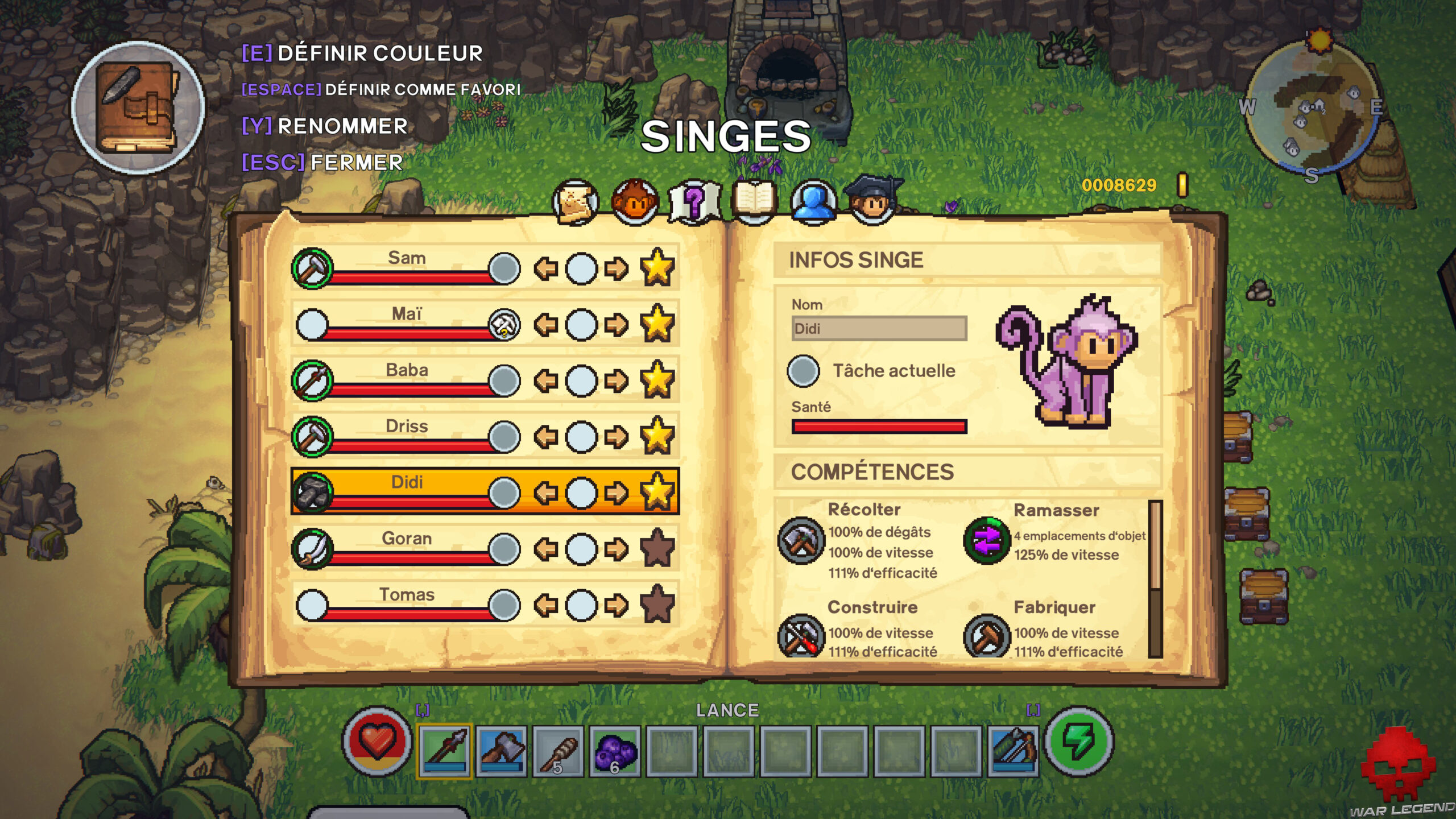The image size is (1456, 819).
Task: Toggle Goran's favorite star
Action: click(x=657, y=548)
